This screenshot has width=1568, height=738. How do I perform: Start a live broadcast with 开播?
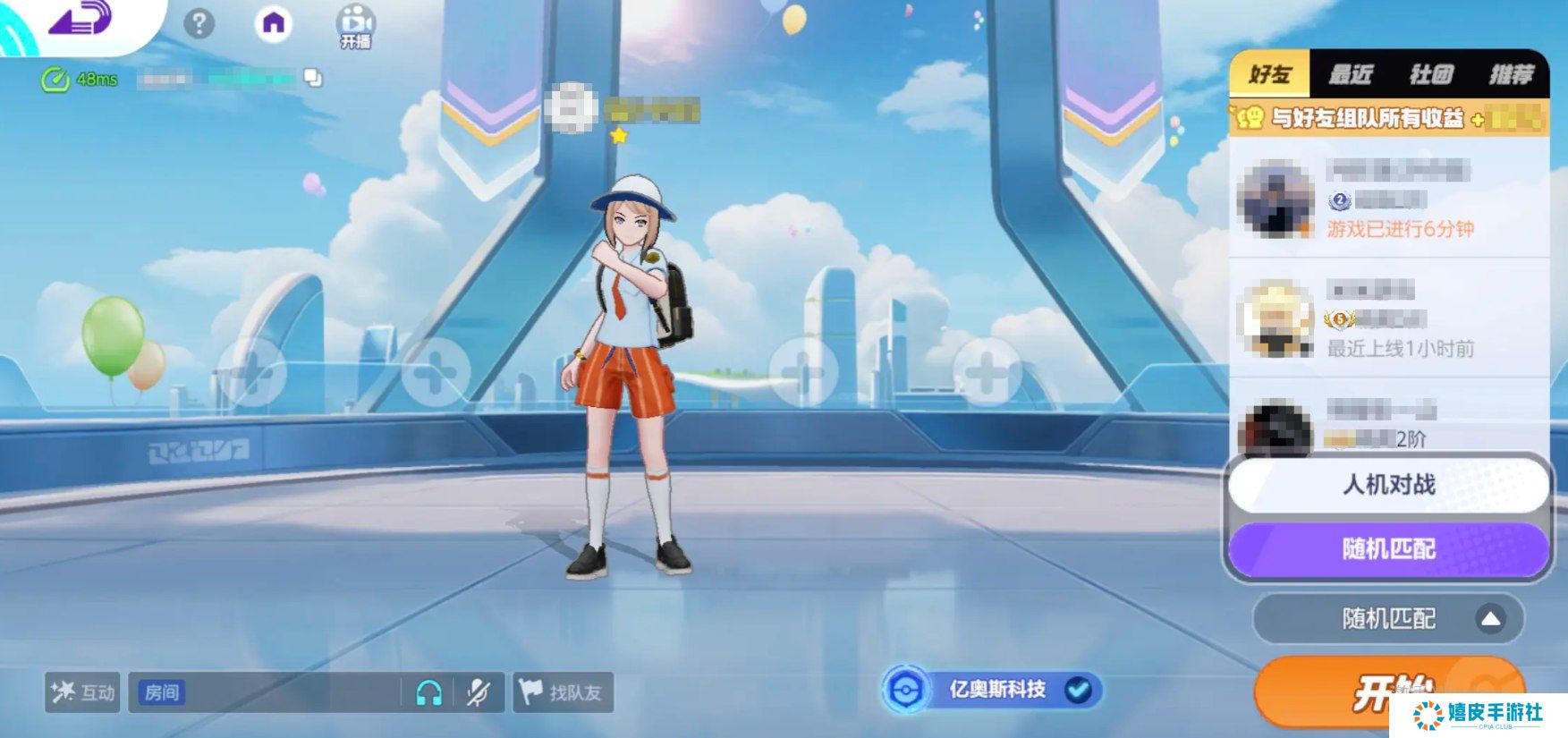355,27
